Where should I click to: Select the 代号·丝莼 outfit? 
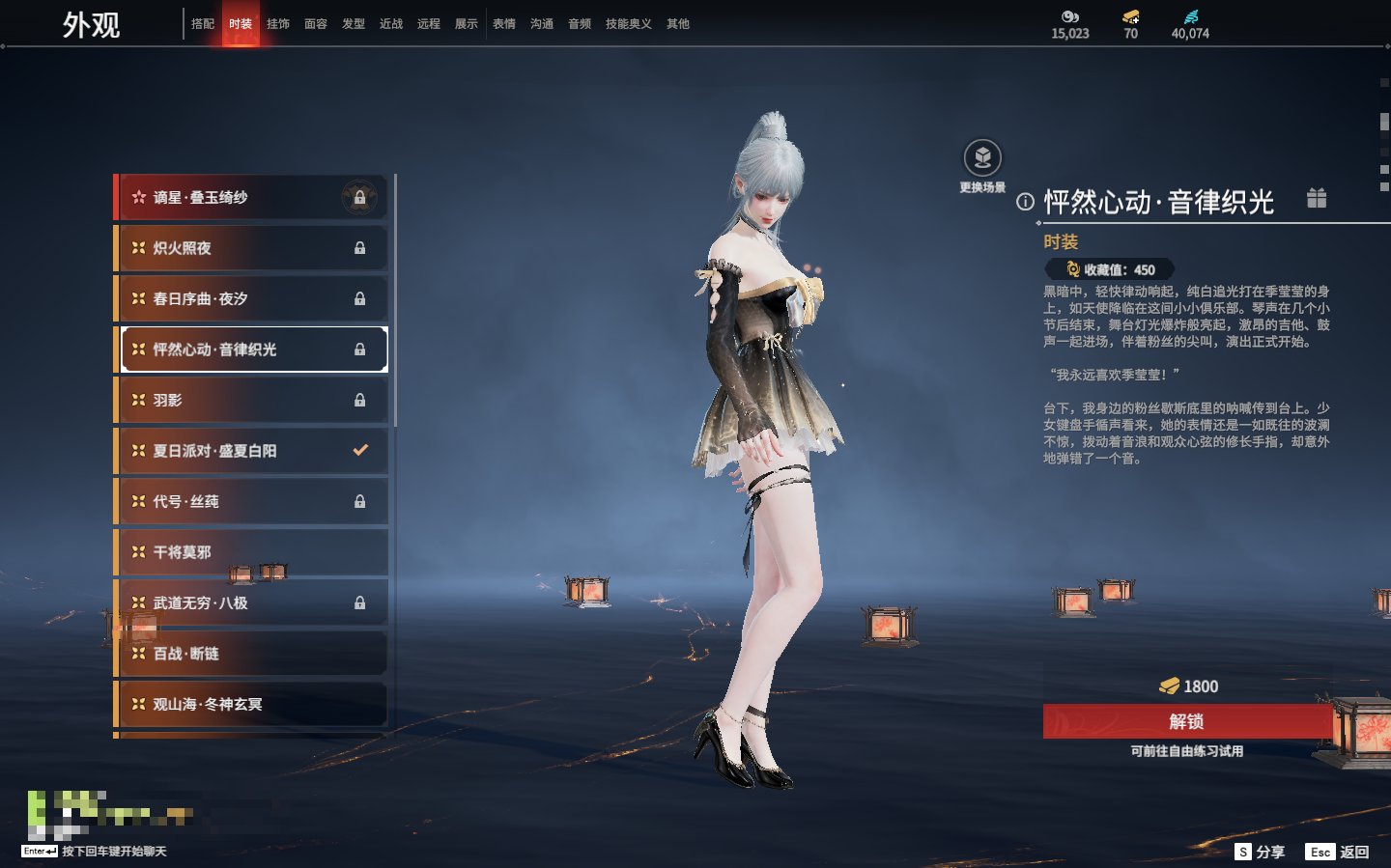tap(251, 502)
